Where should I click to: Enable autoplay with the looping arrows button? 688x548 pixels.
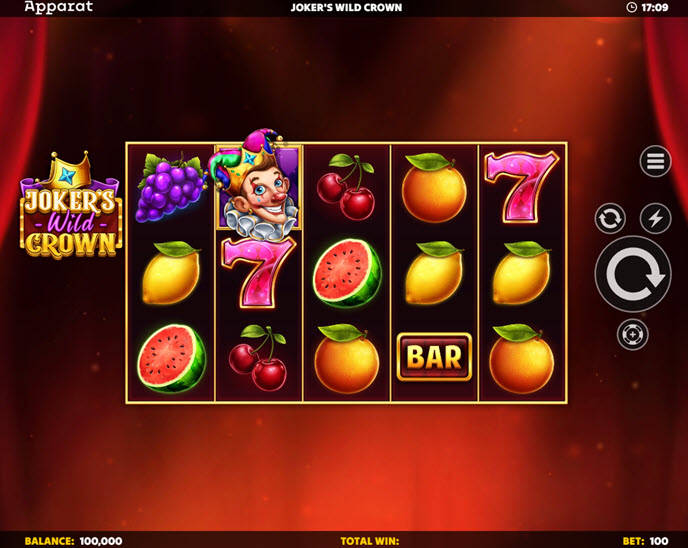pos(610,218)
